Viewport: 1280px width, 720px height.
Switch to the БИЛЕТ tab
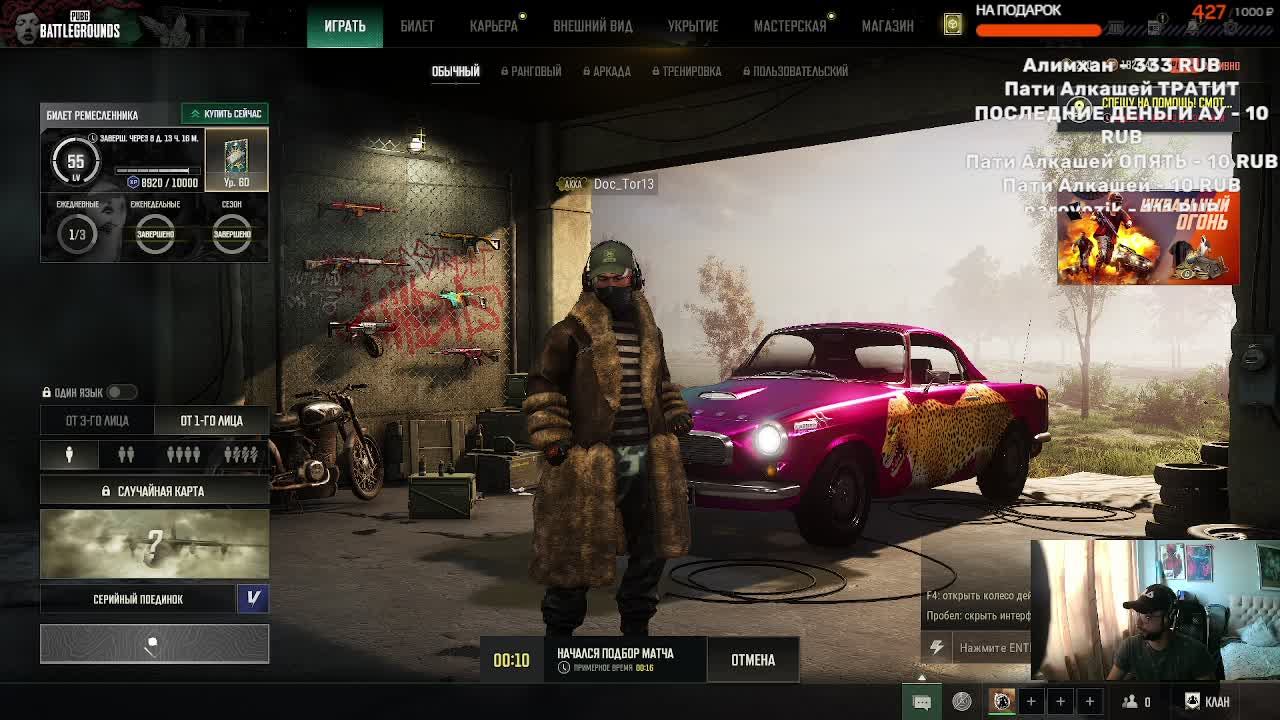(x=417, y=26)
